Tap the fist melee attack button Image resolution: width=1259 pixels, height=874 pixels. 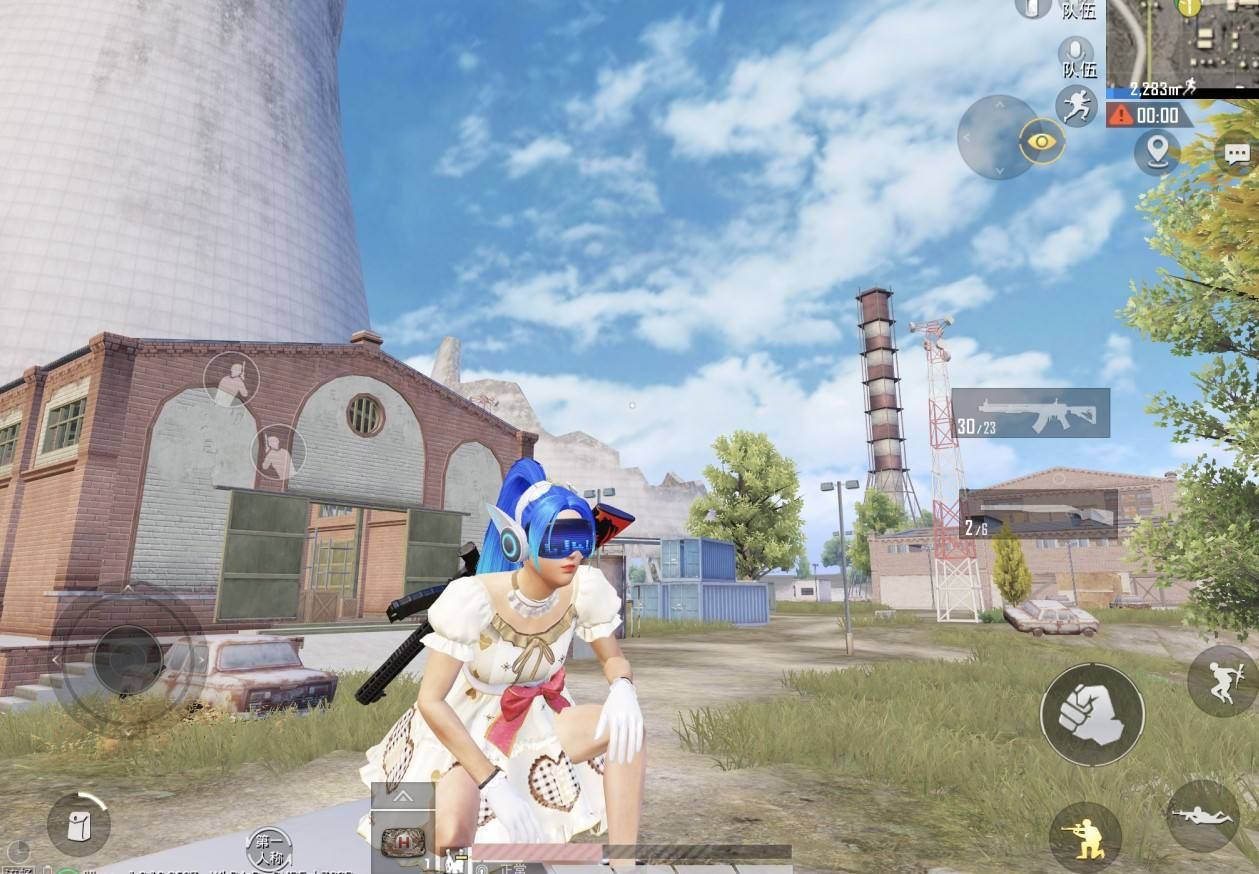[x=1092, y=715]
